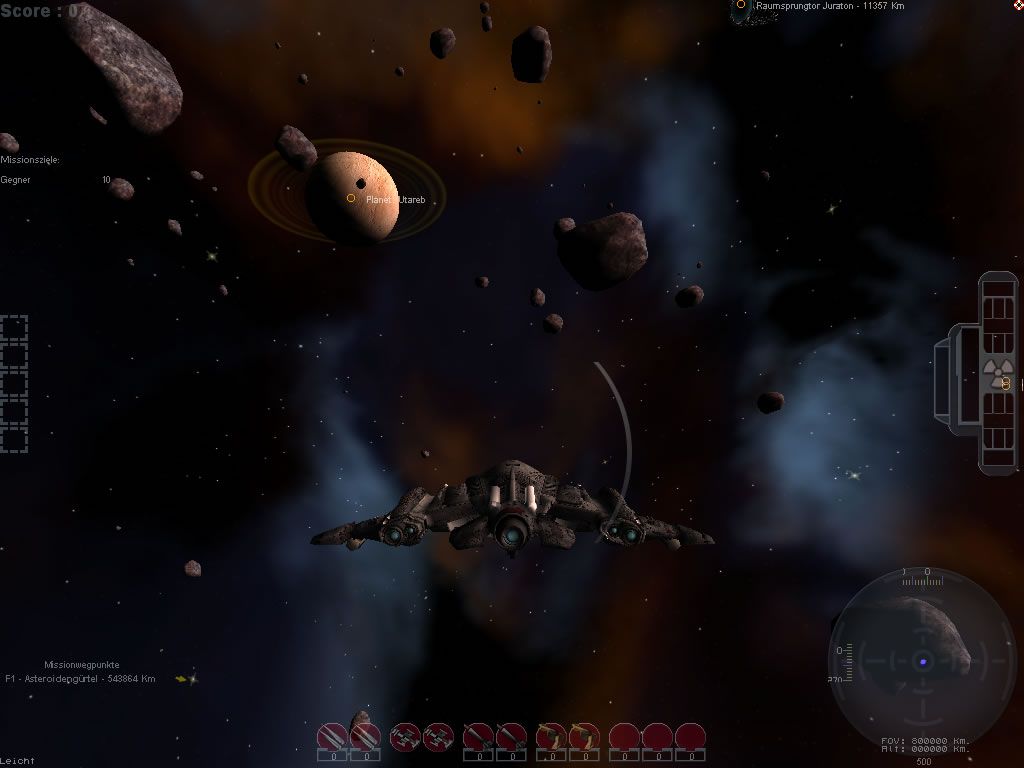This screenshot has height=768, width=1024.
Task: Activate the radiation symbol on ship panel
Action: [x=994, y=373]
